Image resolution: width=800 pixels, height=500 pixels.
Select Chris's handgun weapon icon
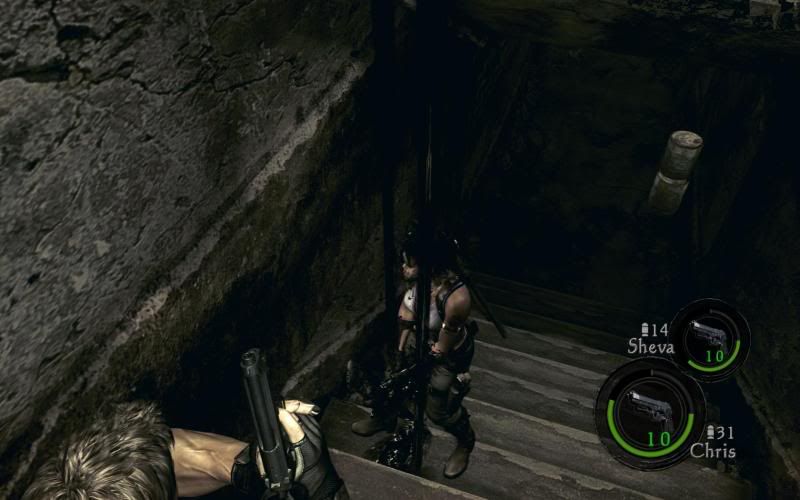tap(649, 410)
